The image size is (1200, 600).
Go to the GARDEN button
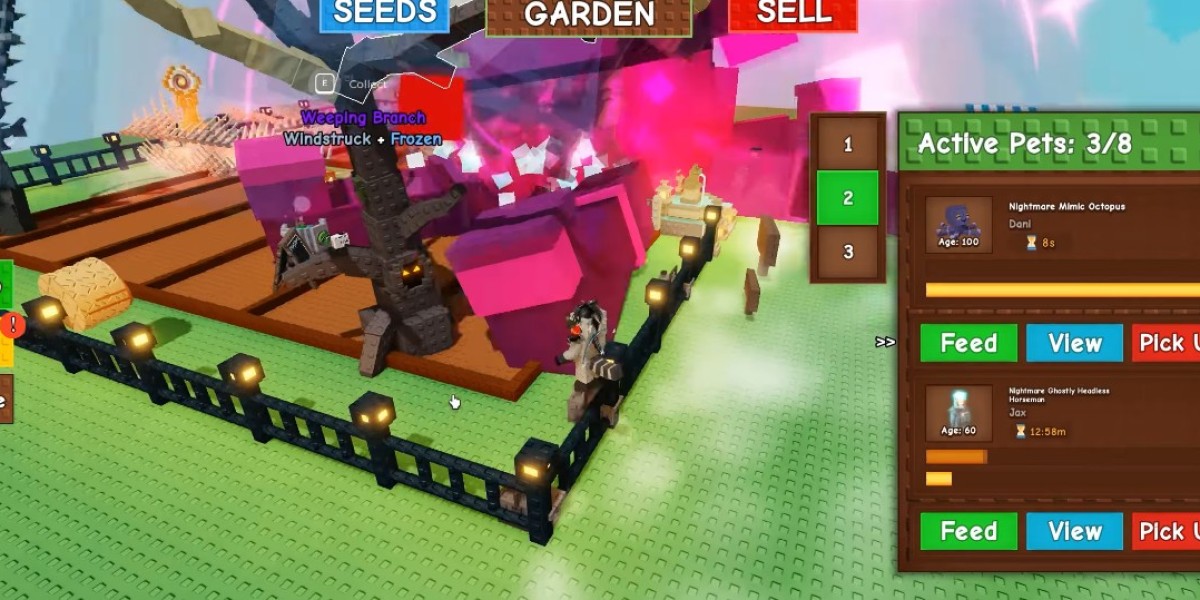pos(589,15)
